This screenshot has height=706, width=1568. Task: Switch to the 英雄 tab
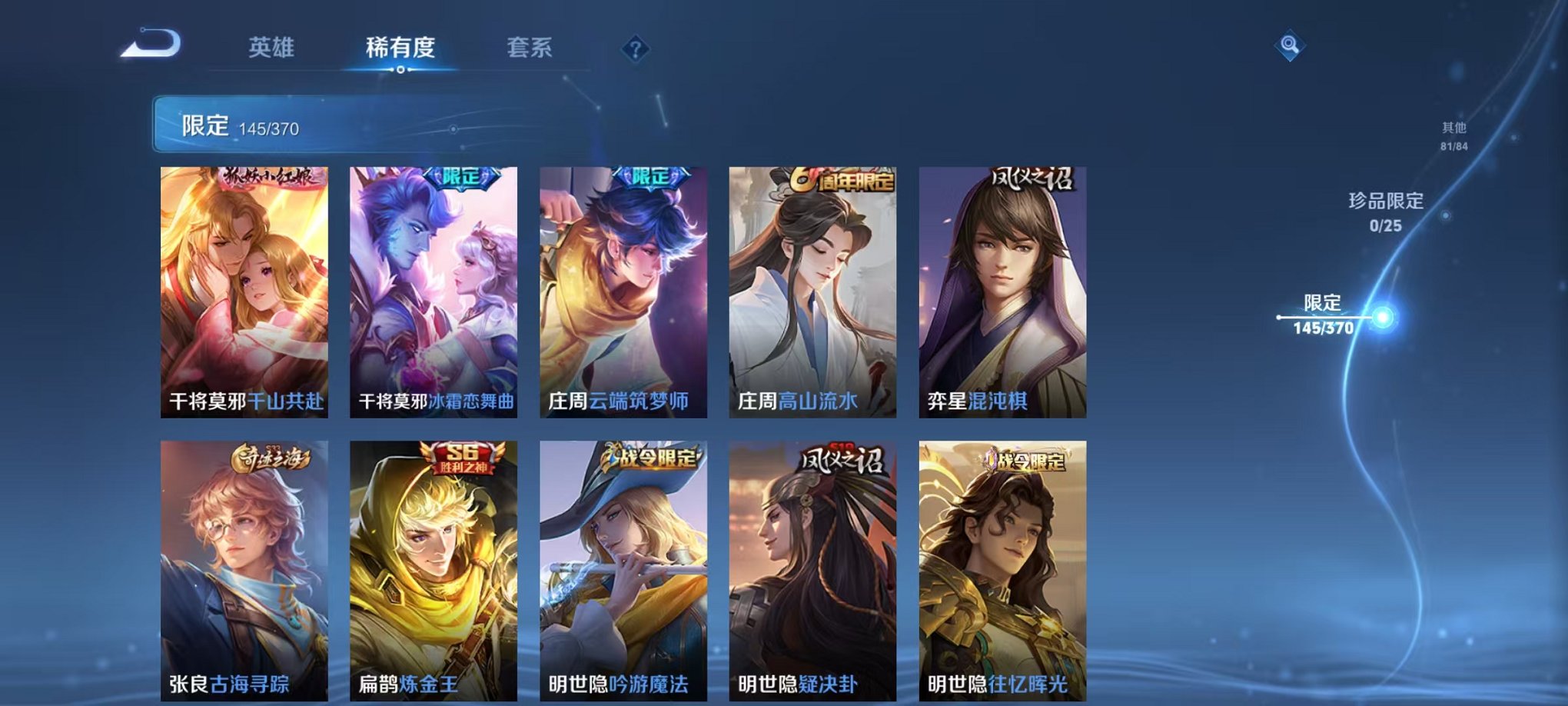(x=272, y=46)
